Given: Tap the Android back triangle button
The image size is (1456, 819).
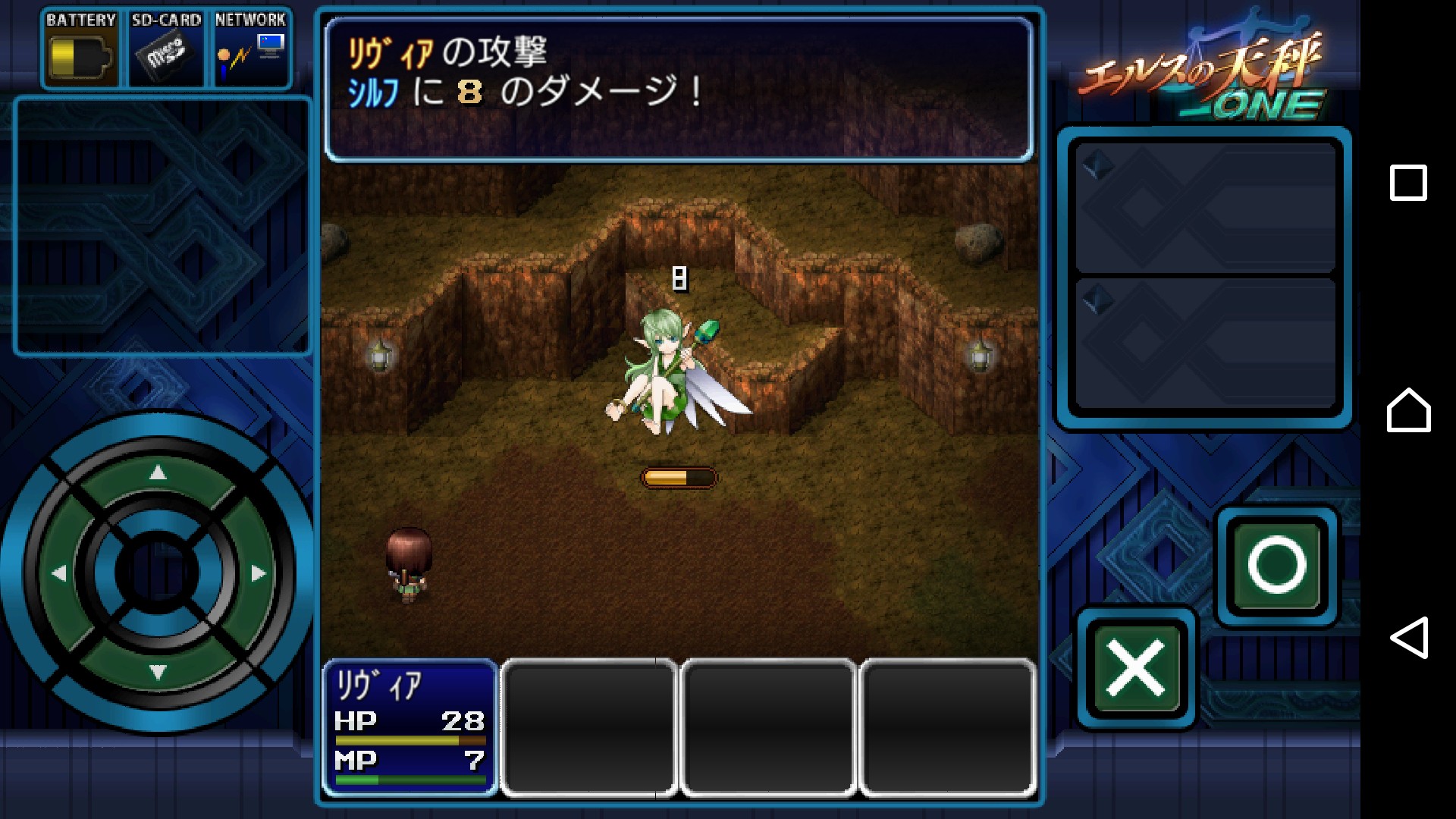Looking at the screenshot, I should coord(1408,638).
